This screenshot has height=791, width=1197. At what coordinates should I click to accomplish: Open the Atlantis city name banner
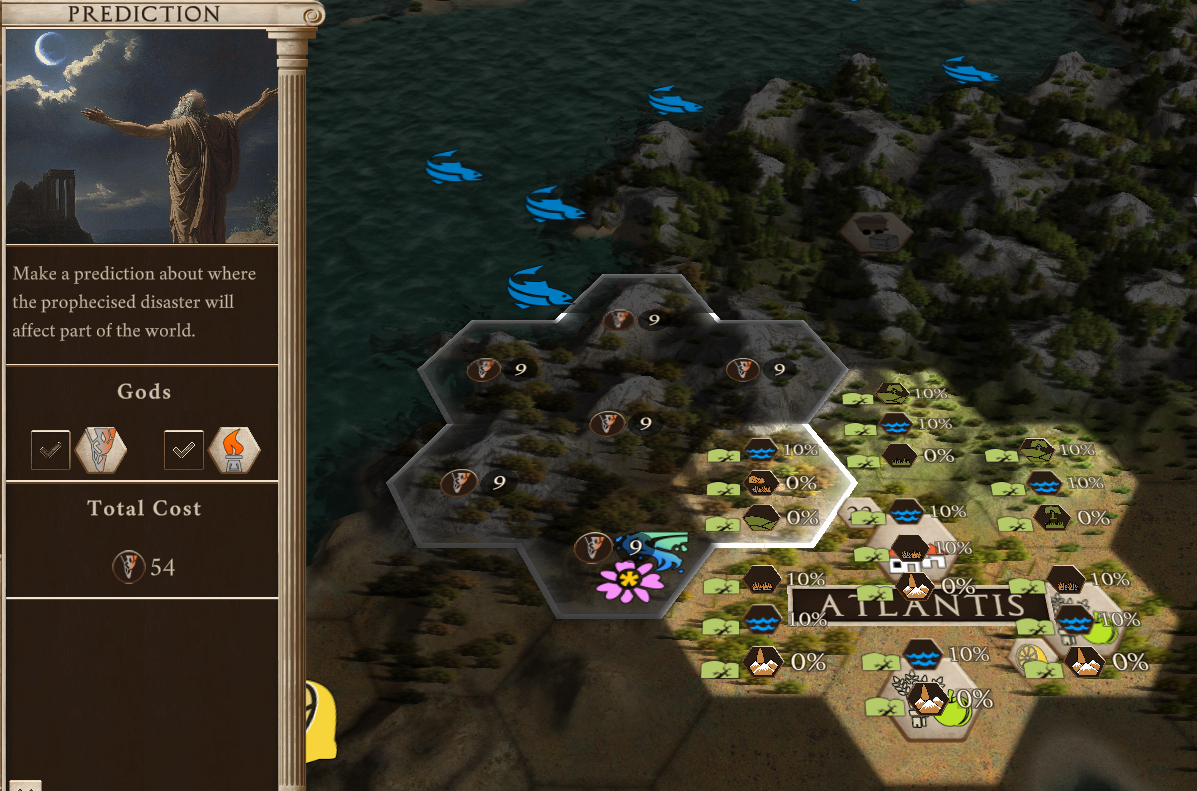coord(920,605)
